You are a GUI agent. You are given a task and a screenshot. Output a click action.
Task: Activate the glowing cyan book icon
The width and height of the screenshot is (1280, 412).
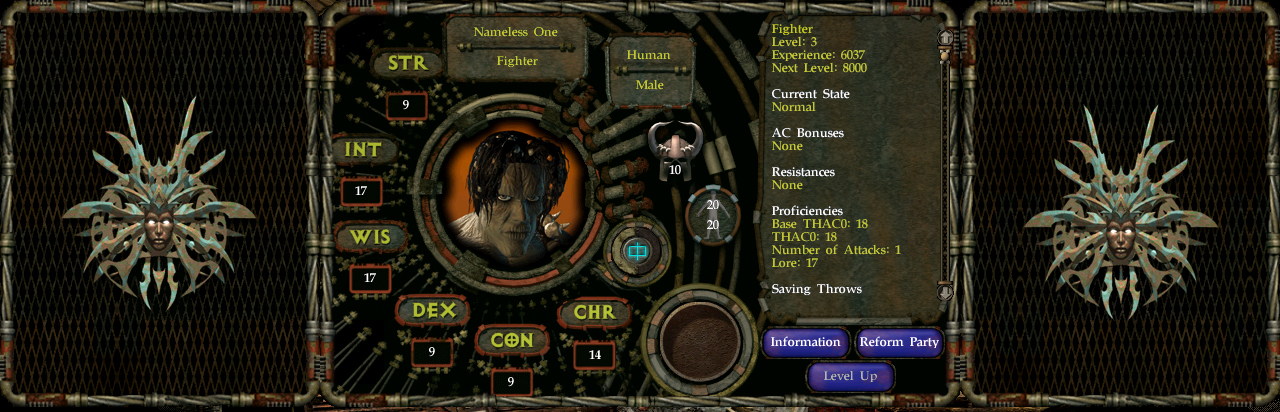(x=636, y=250)
